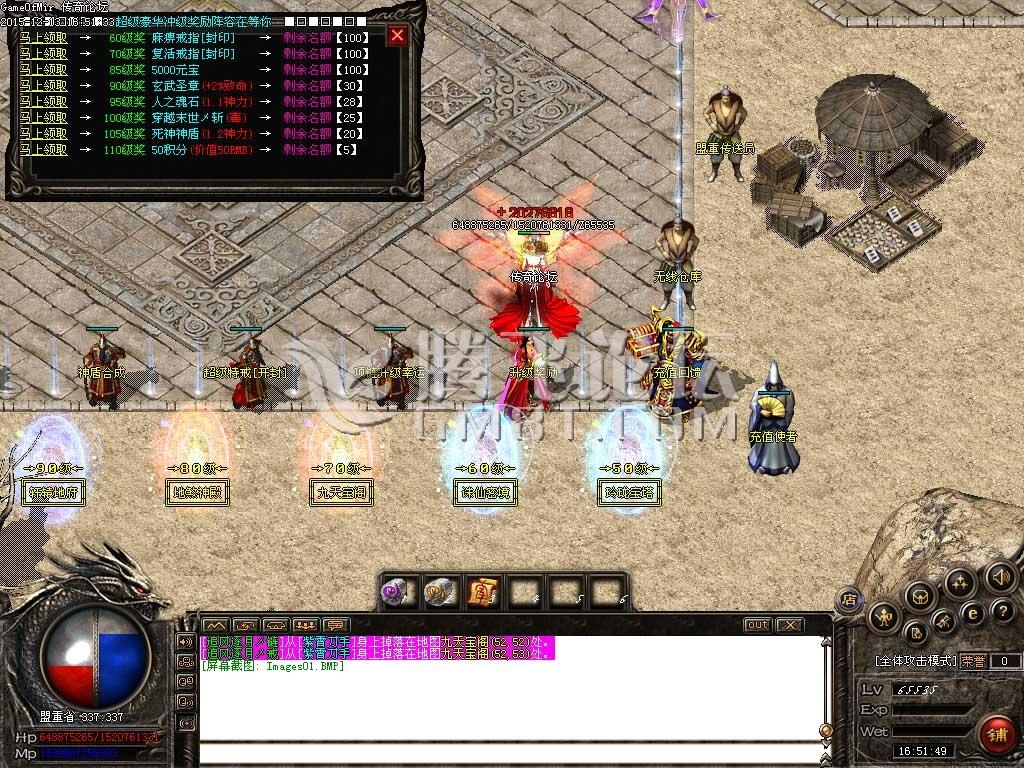
Task: Click the round 'e' icon
Action: pyautogui.click(x=972, y=613)
